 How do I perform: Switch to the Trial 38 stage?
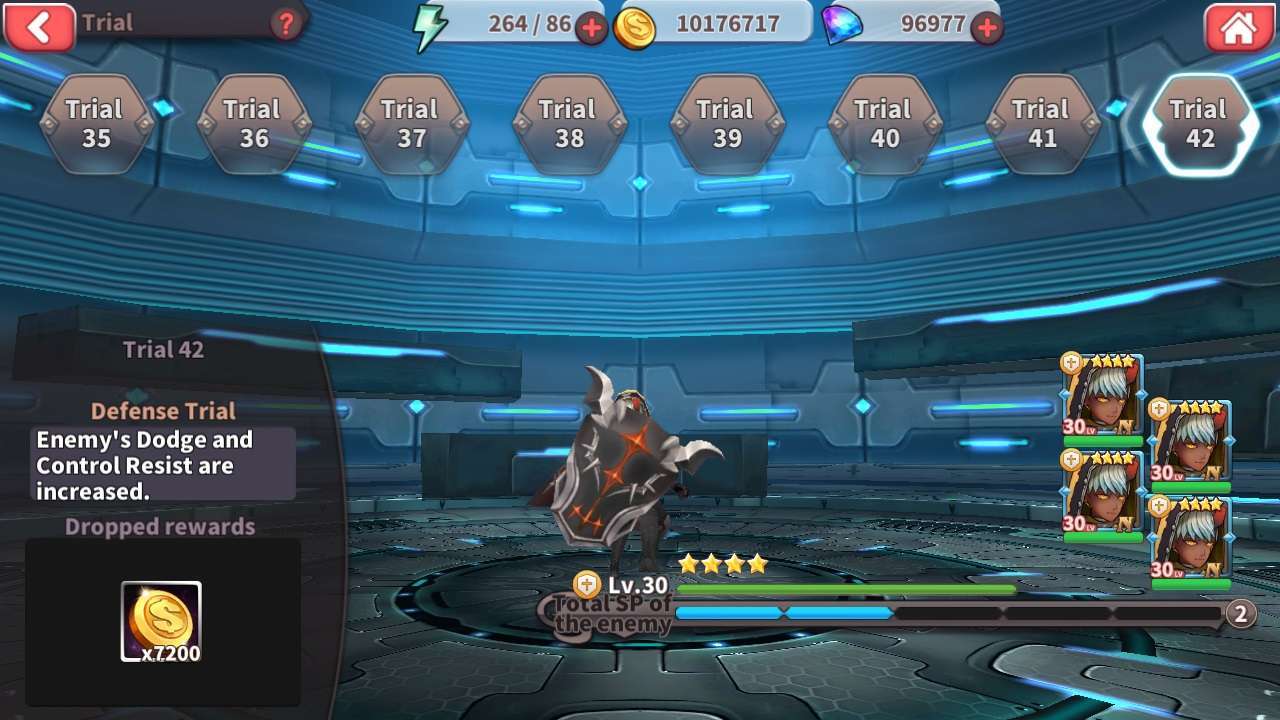click(x=569, y=124)
